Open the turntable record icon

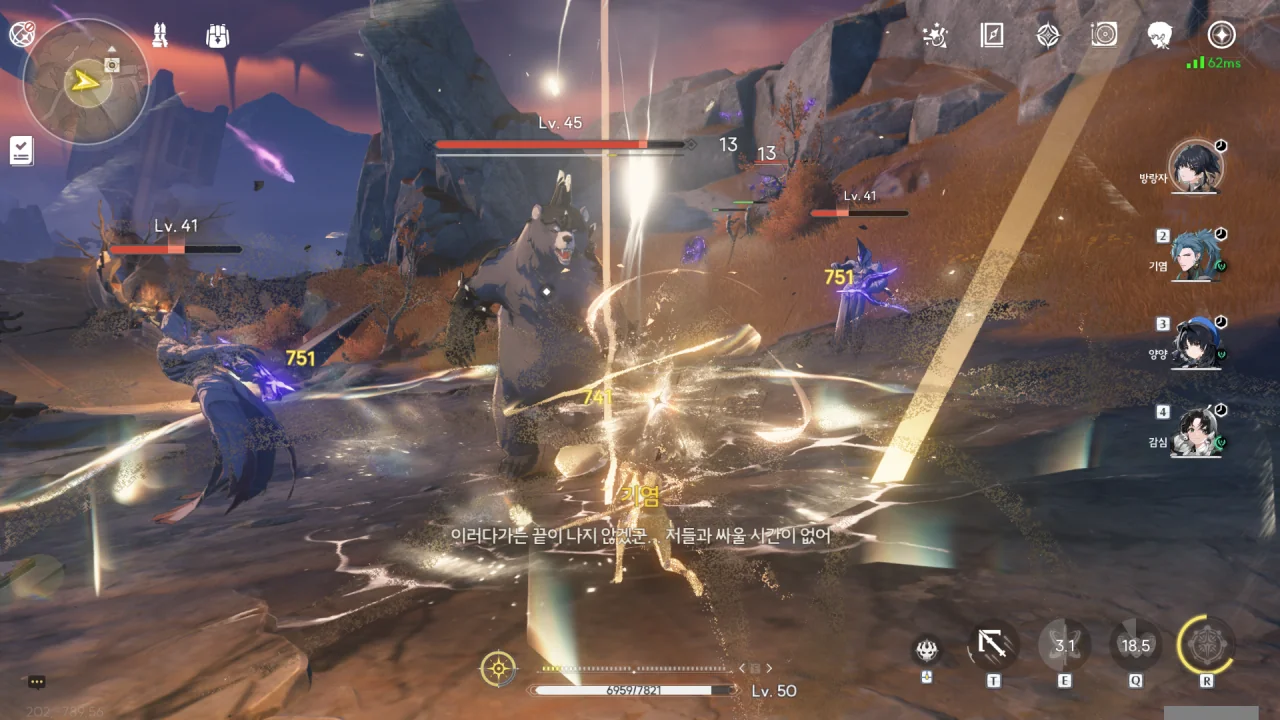(x=1104, y=36)
